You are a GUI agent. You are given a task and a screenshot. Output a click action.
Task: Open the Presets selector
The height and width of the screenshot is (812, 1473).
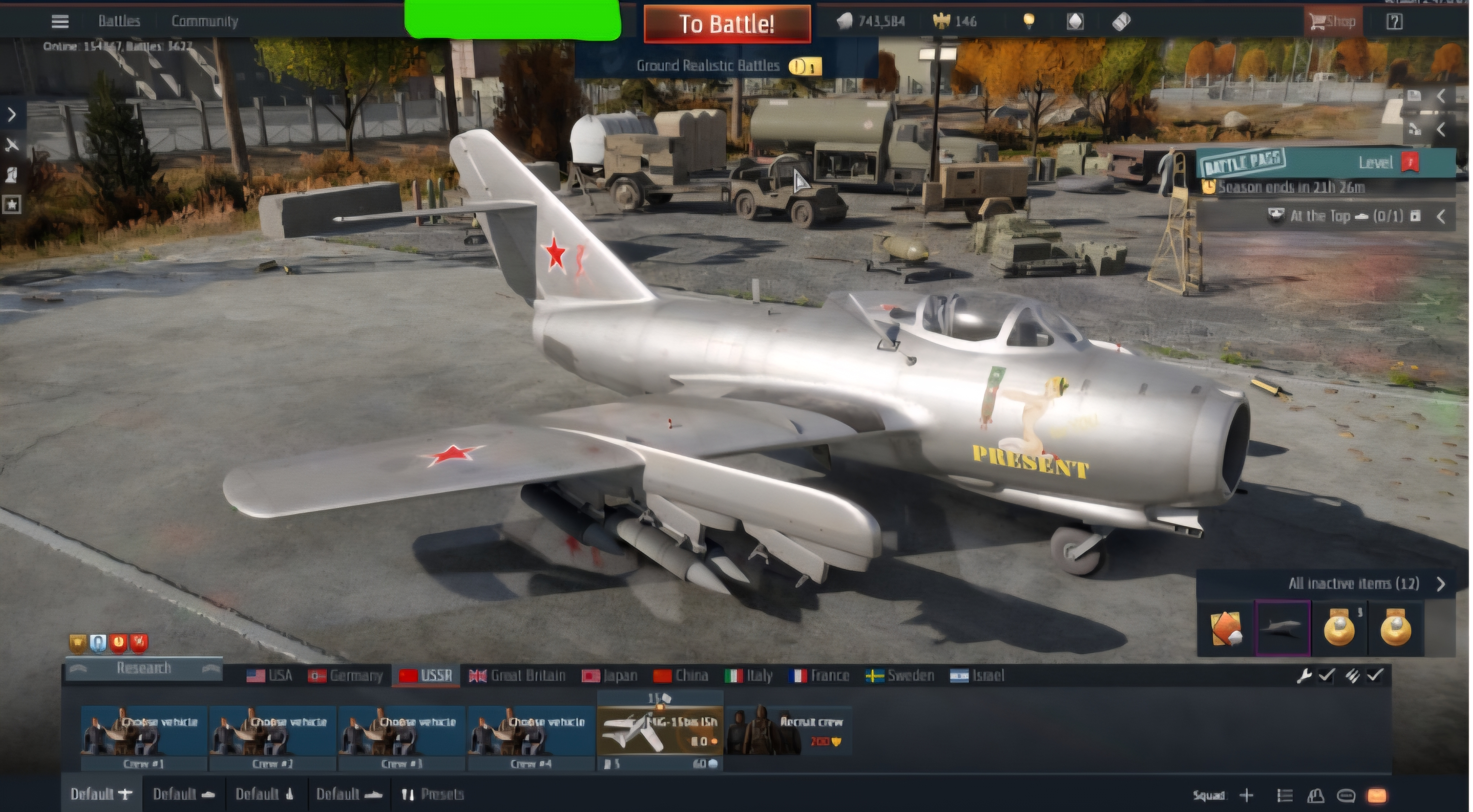(x=433, y=794)
